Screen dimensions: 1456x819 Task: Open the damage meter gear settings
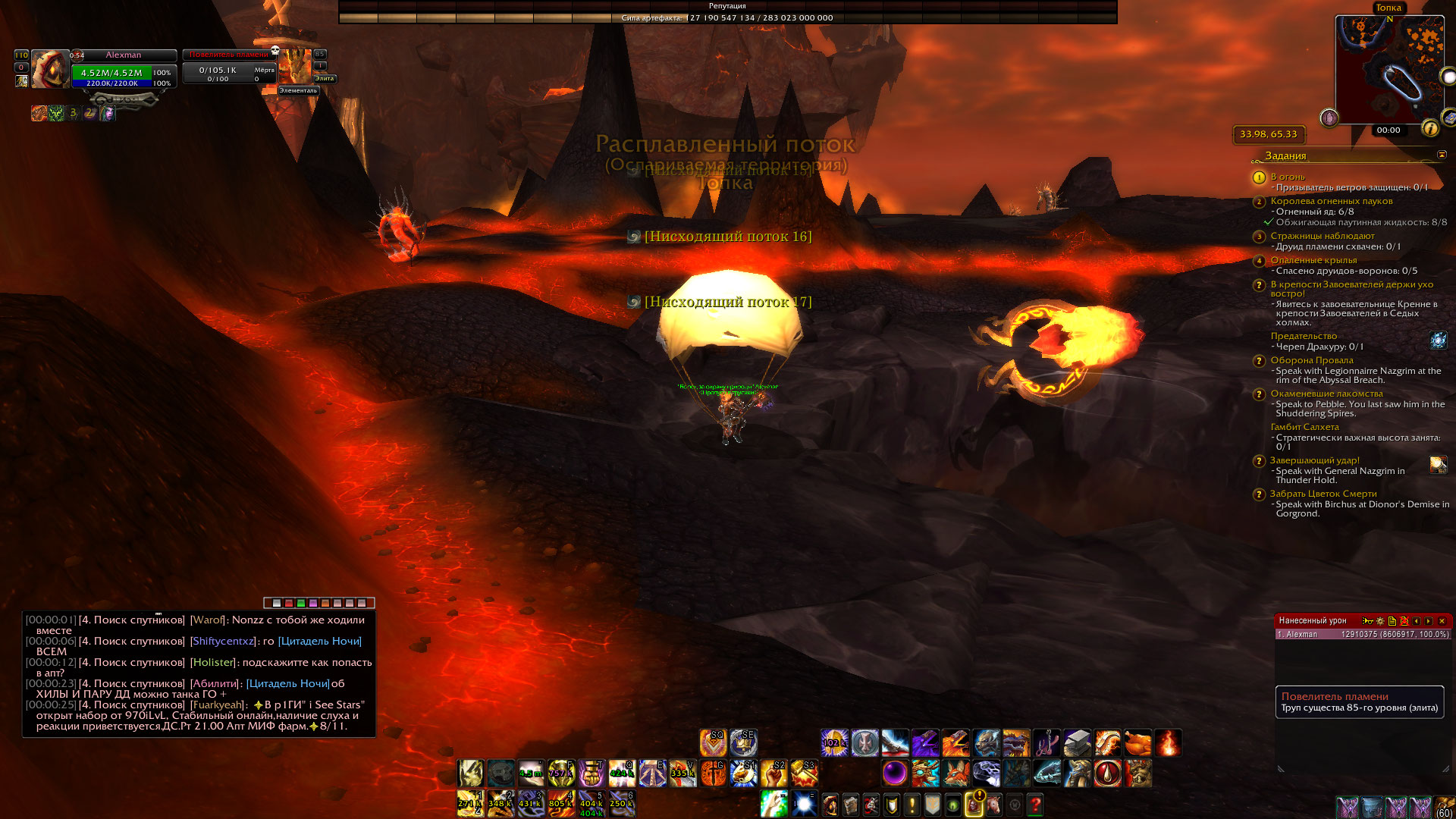click(1380, 621)
